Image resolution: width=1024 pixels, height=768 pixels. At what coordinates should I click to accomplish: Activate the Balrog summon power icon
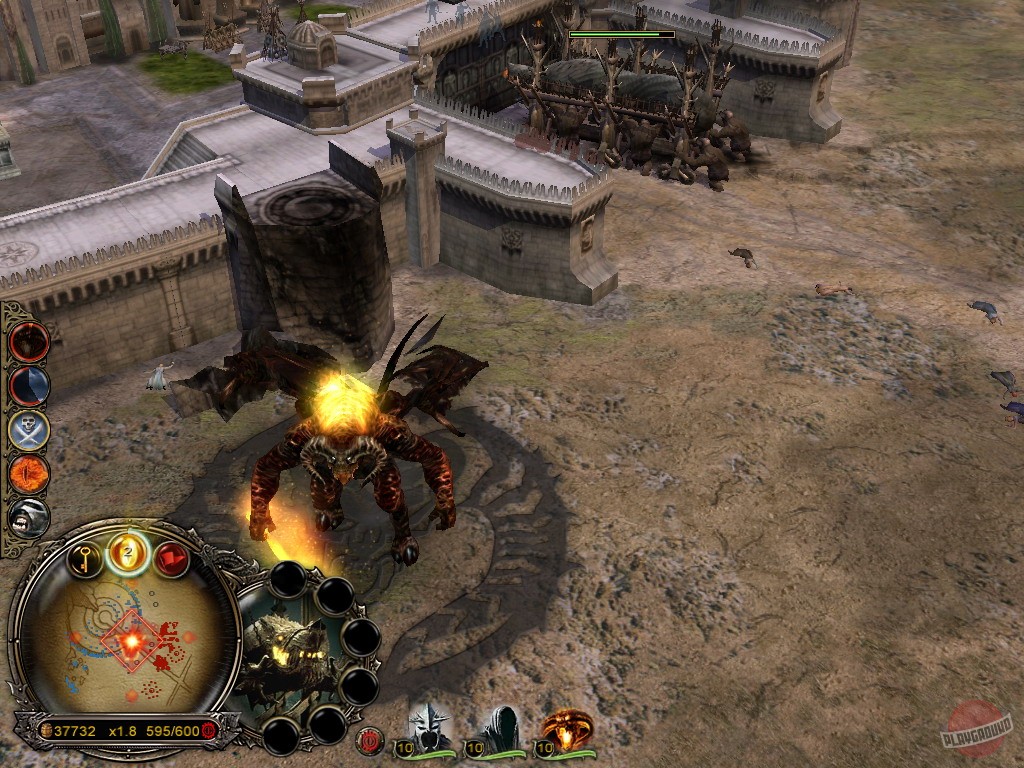point(29,342)
